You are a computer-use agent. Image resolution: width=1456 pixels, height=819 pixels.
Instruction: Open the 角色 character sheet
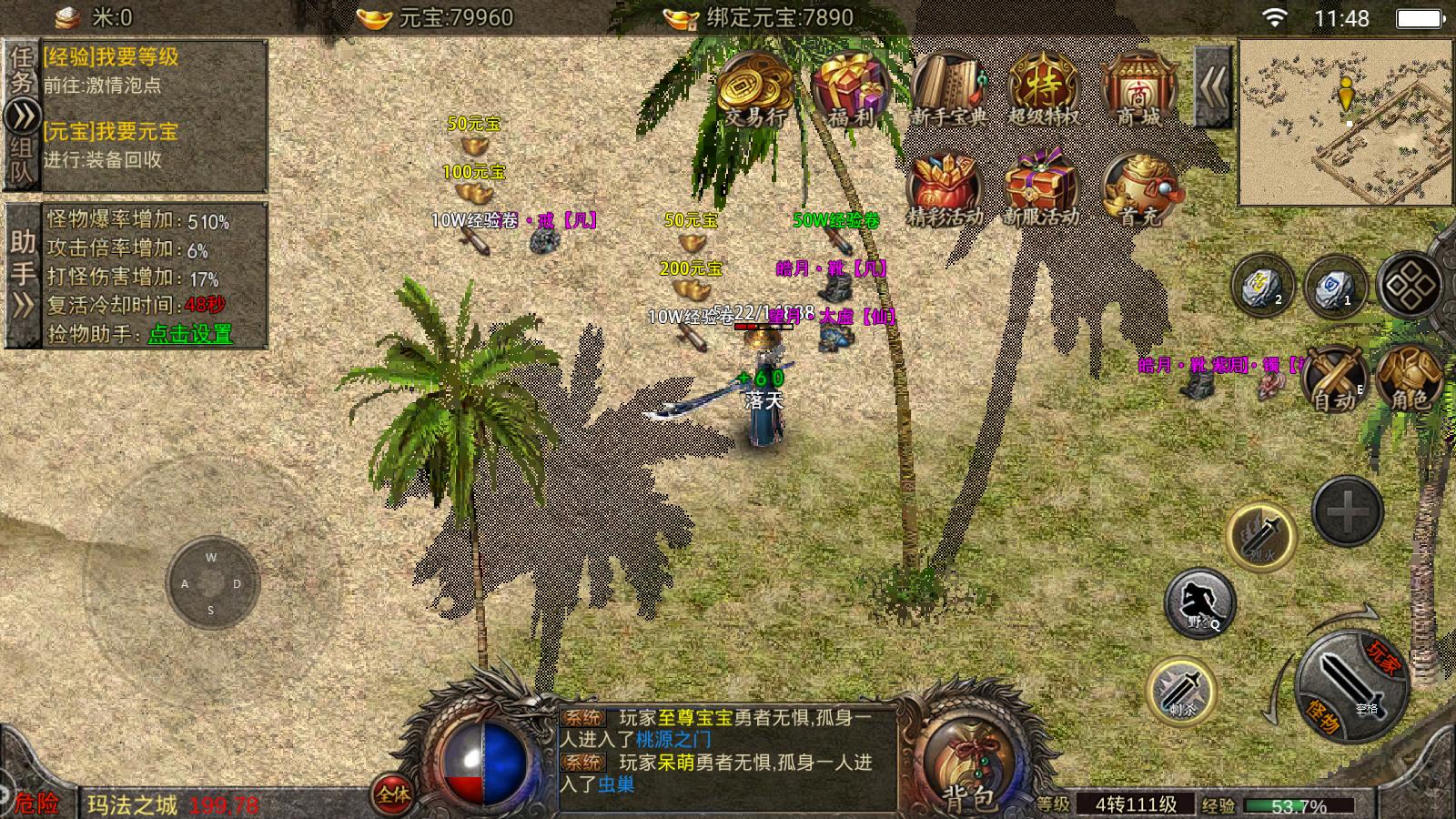1410,379
